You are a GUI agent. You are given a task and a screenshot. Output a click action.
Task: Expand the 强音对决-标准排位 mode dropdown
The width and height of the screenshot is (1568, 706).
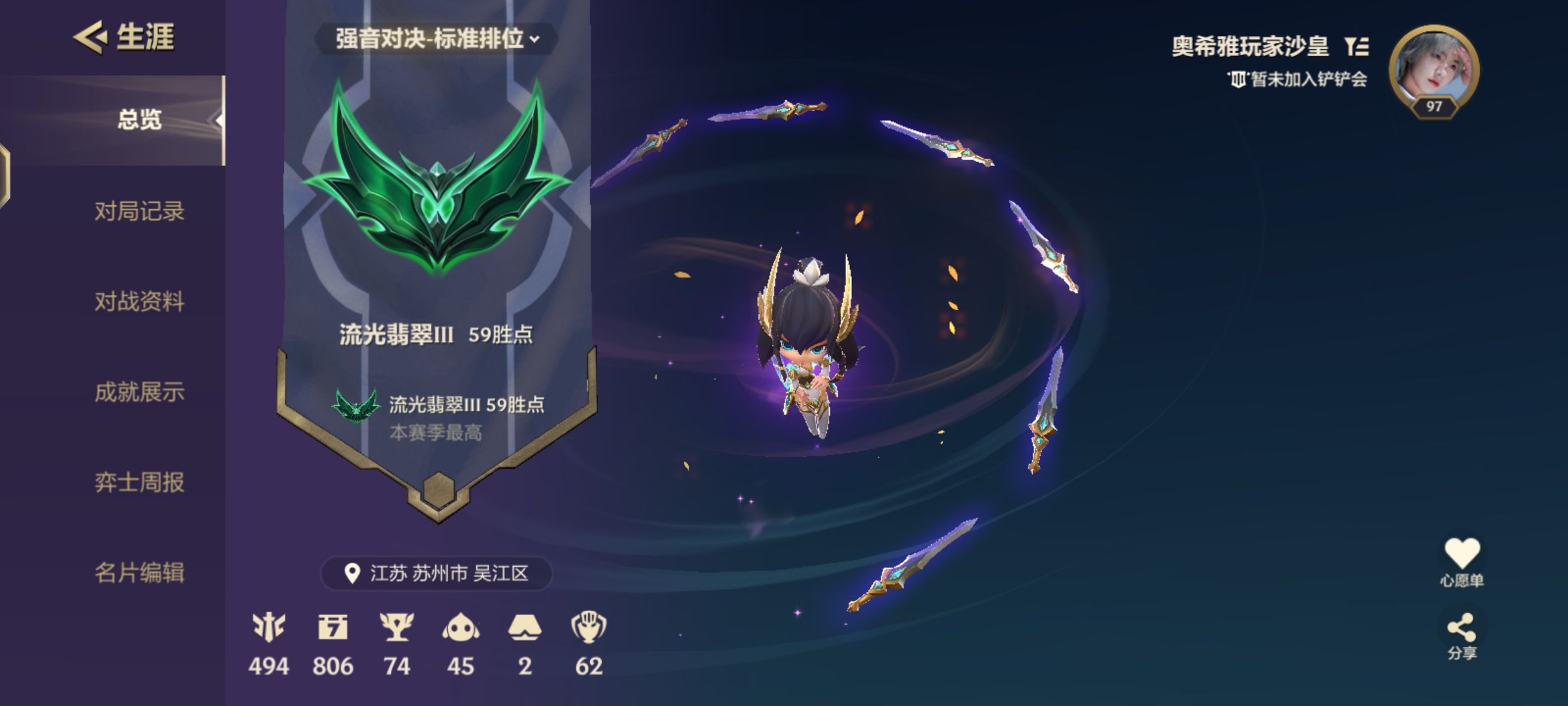pyautogui.click(x=436, y=39)
